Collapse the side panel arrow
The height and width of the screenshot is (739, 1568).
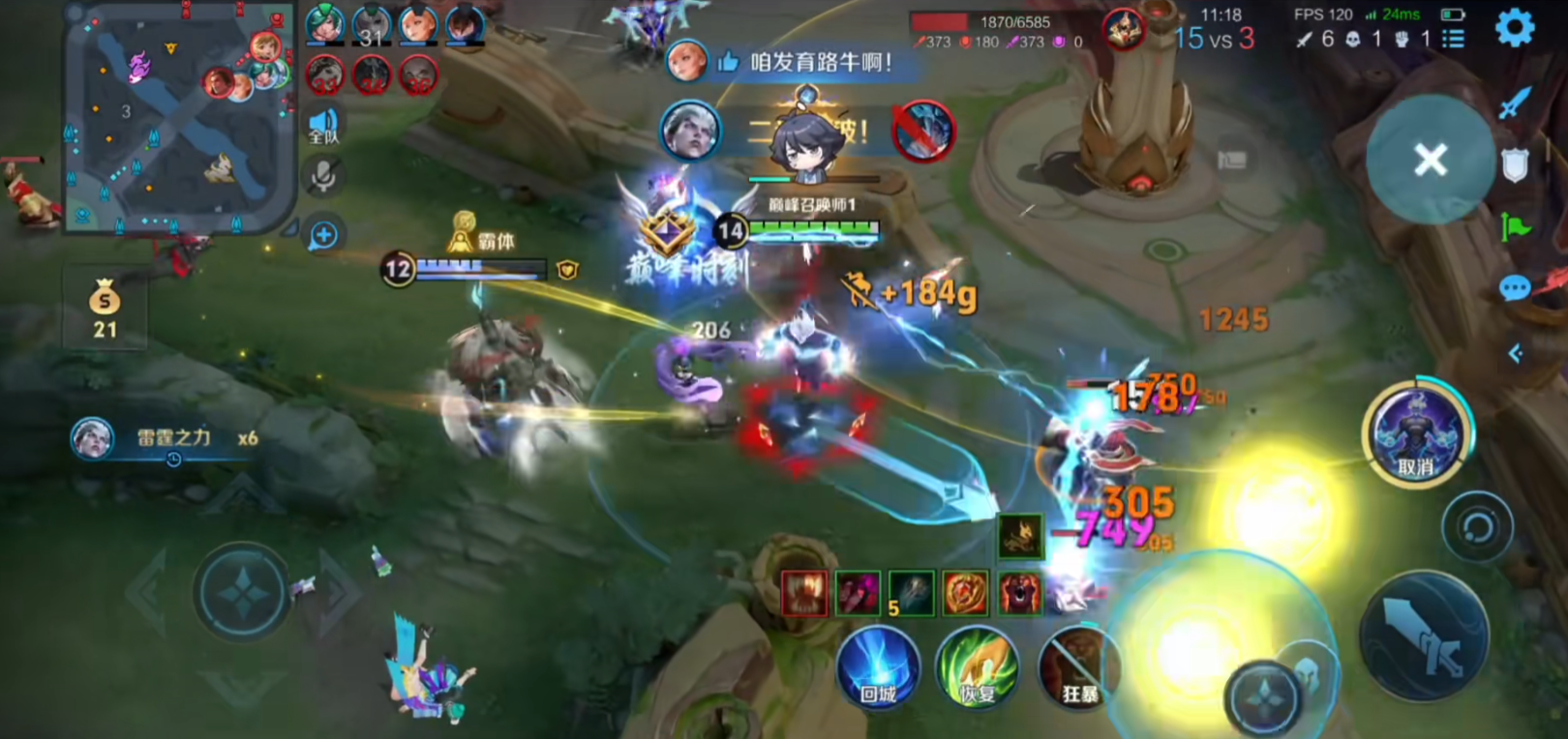(x=1516, y=354)
